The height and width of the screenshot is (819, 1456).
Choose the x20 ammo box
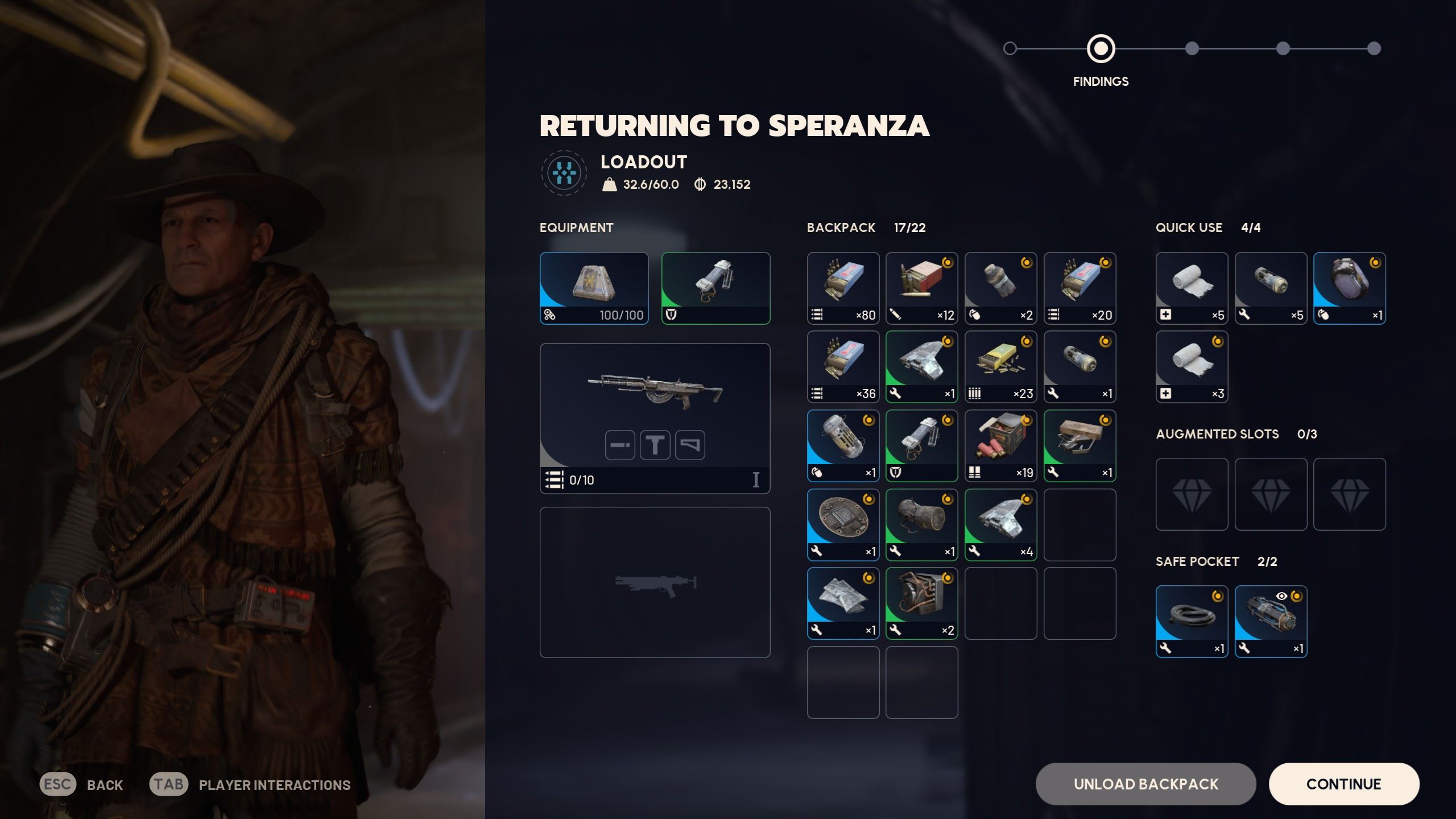pyautogui.click(x=1079, y=288)
